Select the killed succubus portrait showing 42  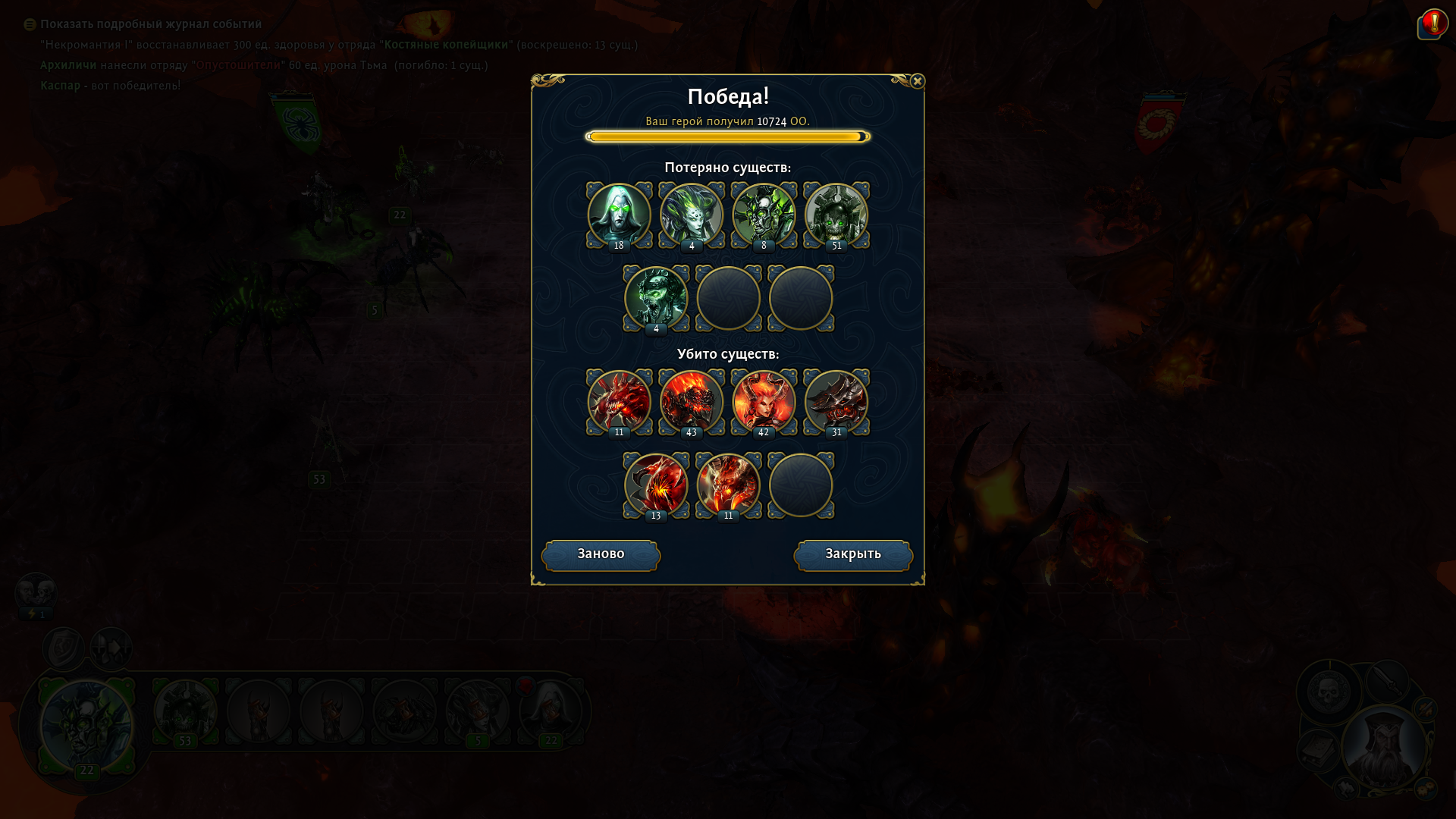click(764, 402)
